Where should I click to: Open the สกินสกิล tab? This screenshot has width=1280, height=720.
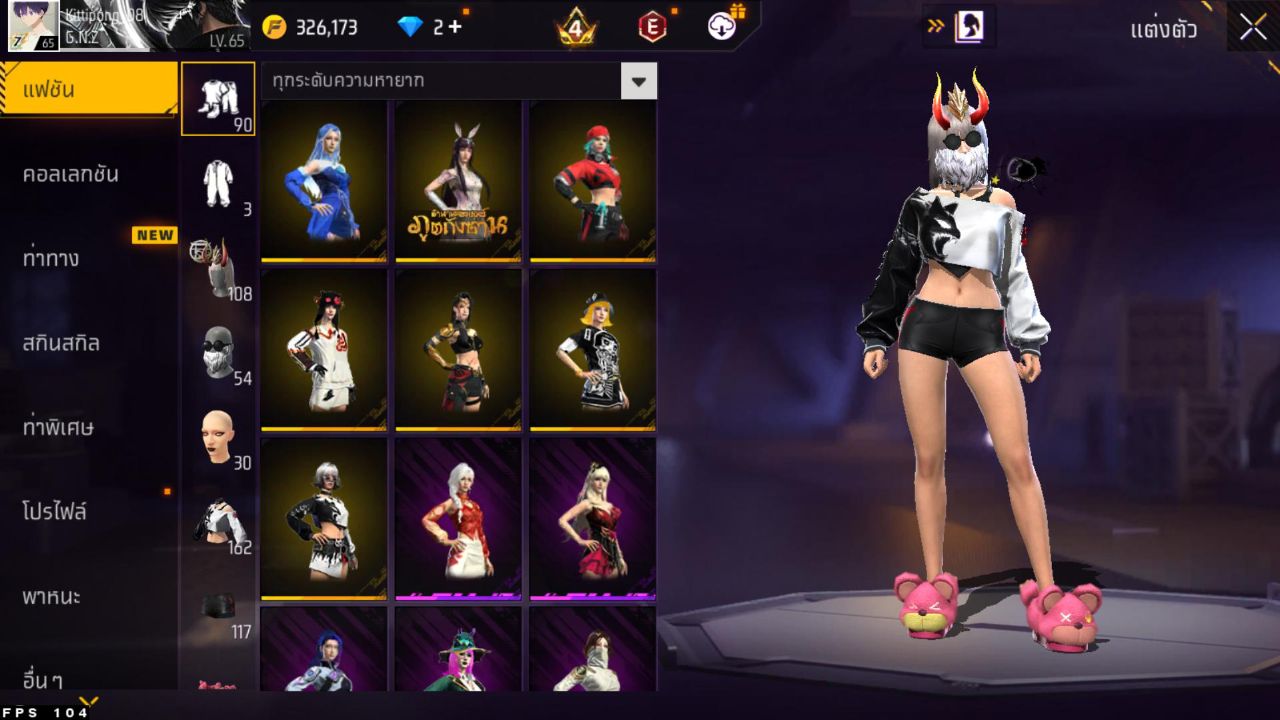61,343
